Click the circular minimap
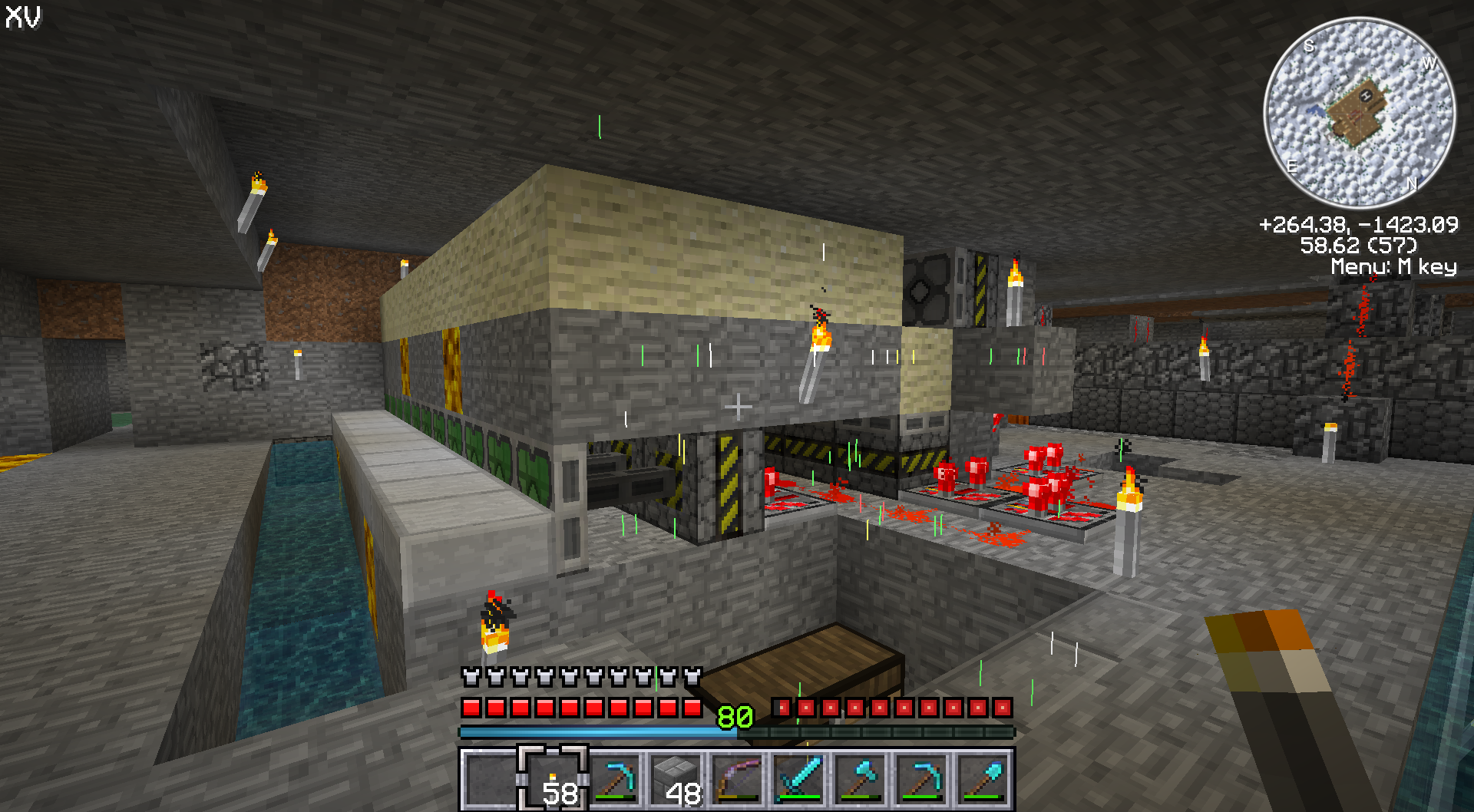The height and width of the screenshot is (812, 1474). 1359,113
